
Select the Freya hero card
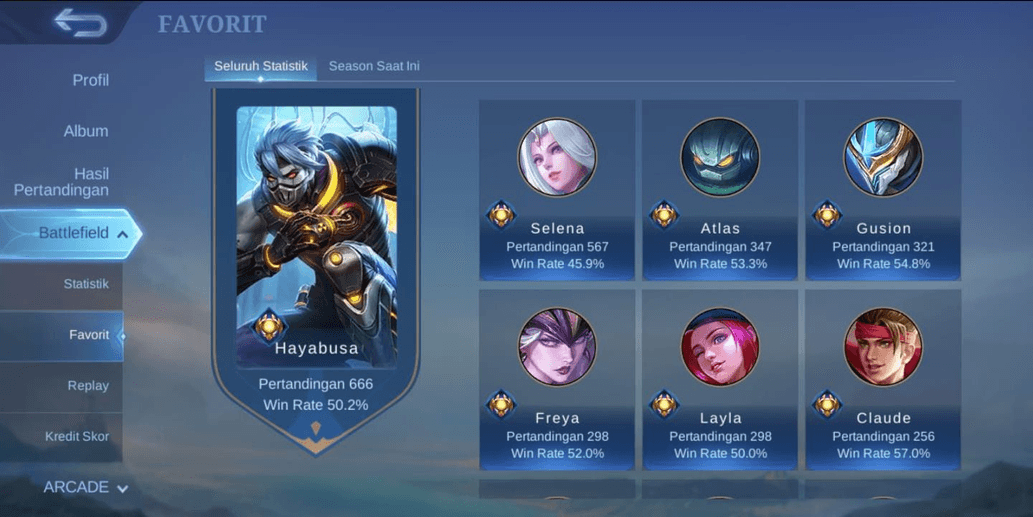[557, 380]
